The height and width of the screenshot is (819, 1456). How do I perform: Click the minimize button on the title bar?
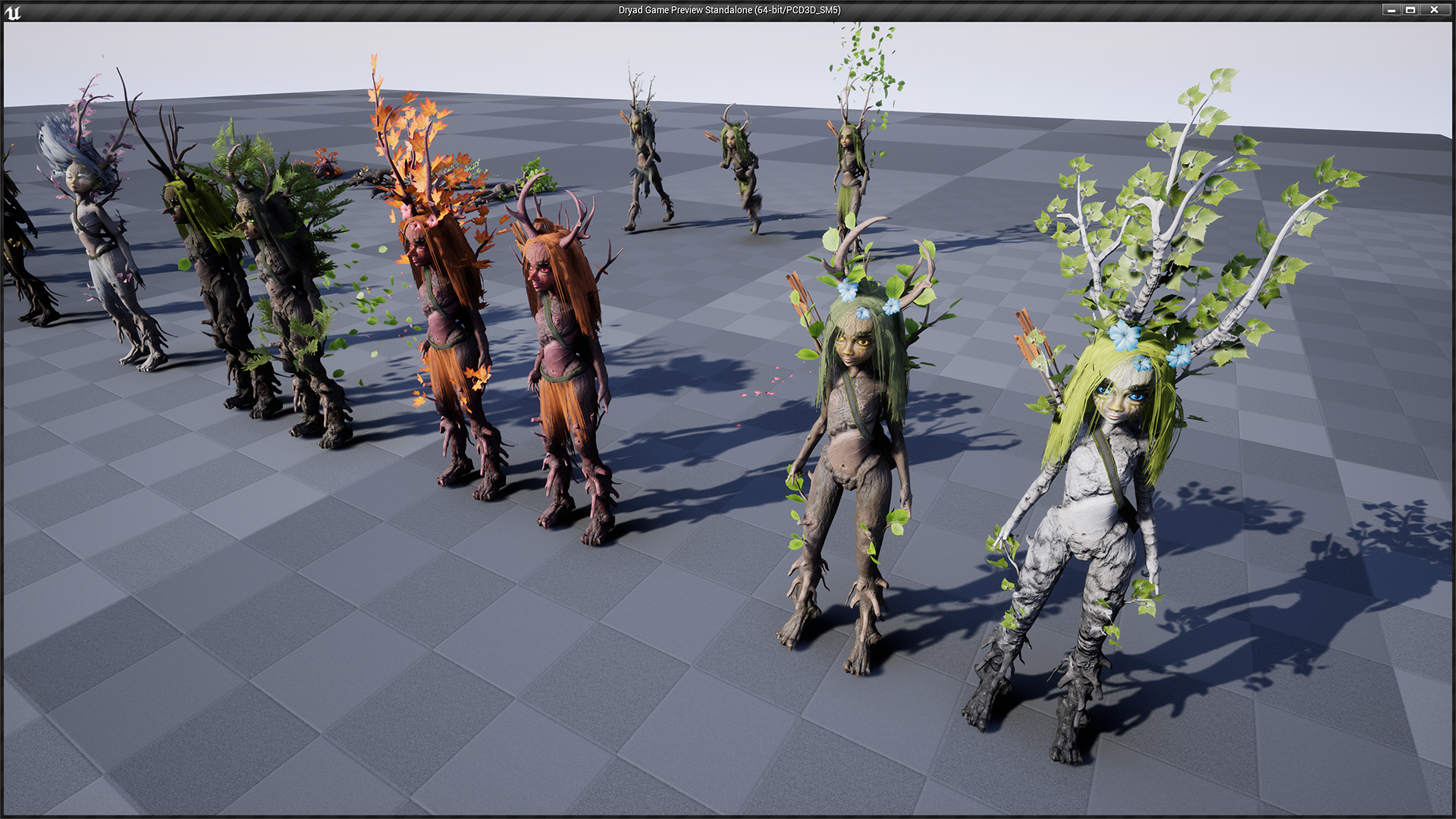[1392, 10]
